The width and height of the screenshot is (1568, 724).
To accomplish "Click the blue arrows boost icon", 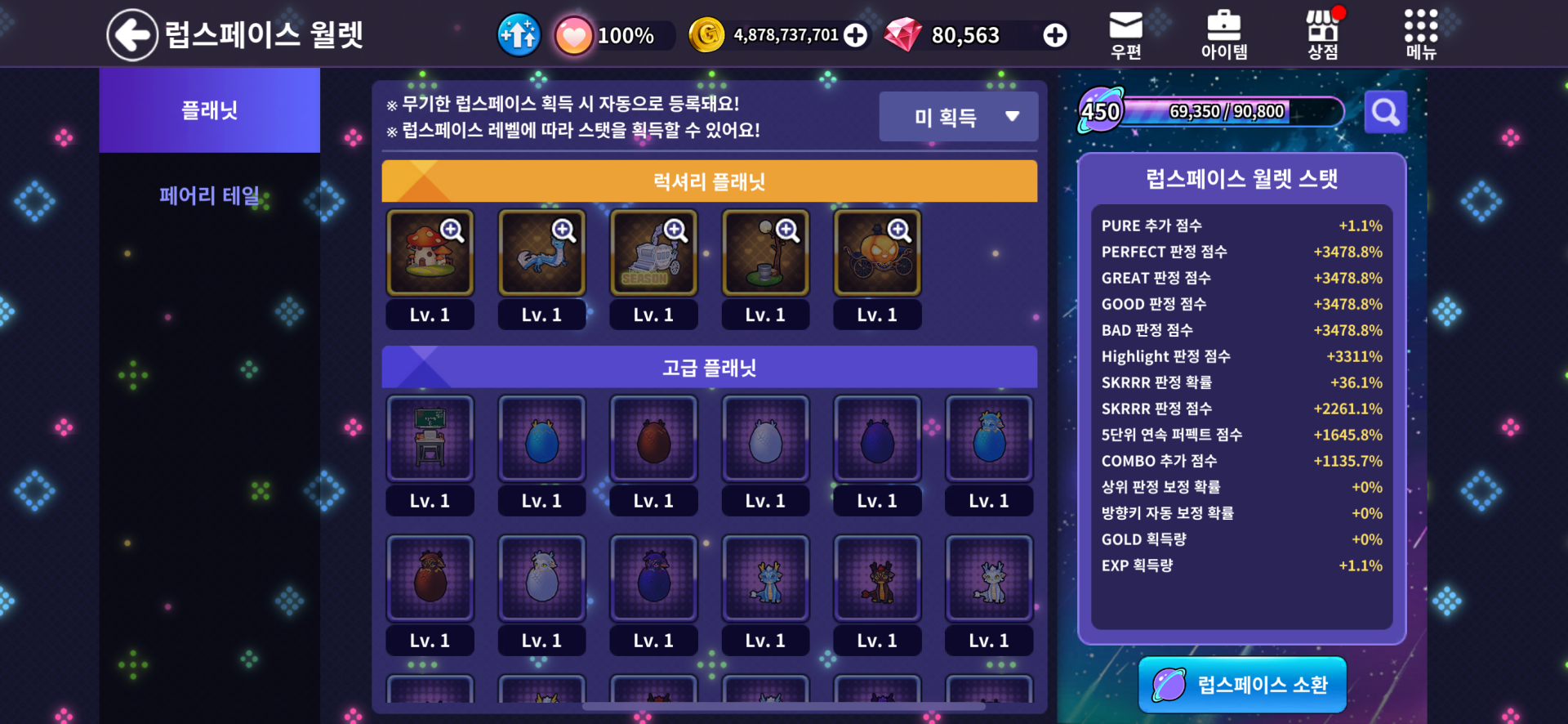I will pyautogui.click(x=519, y=35).
